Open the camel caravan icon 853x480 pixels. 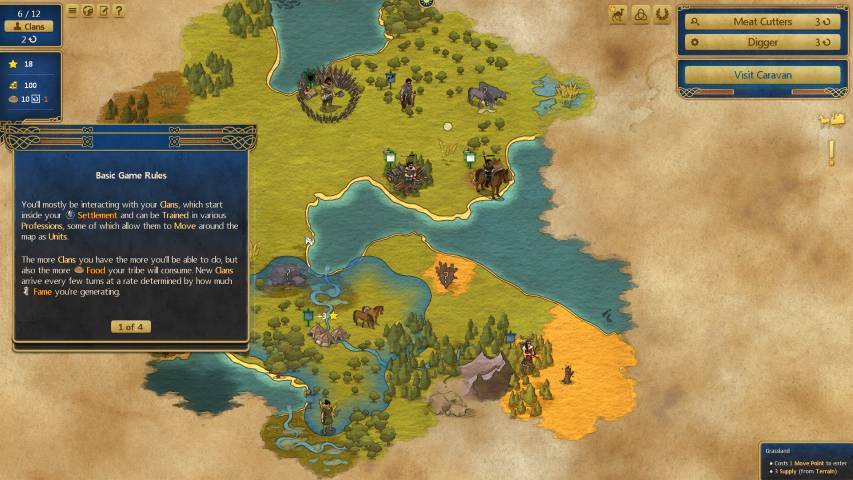[x=617, y=14]
